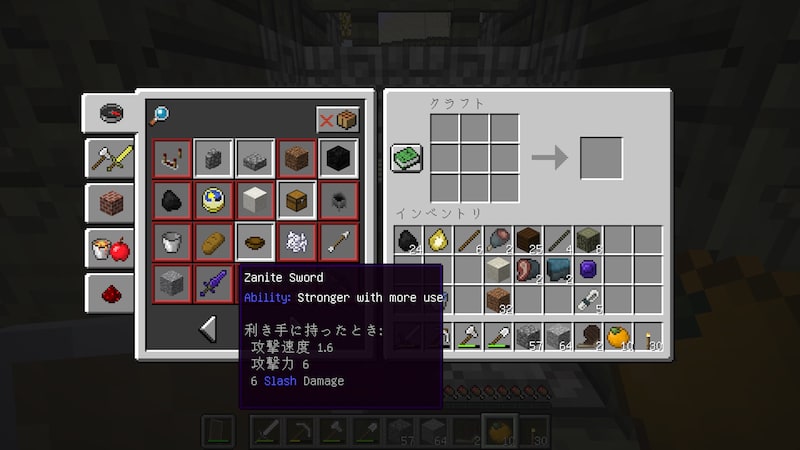This screenshot has height=450, width=800.
Task: Select the orange fruit stack in hotbar
Action: (x=617, y=337)
